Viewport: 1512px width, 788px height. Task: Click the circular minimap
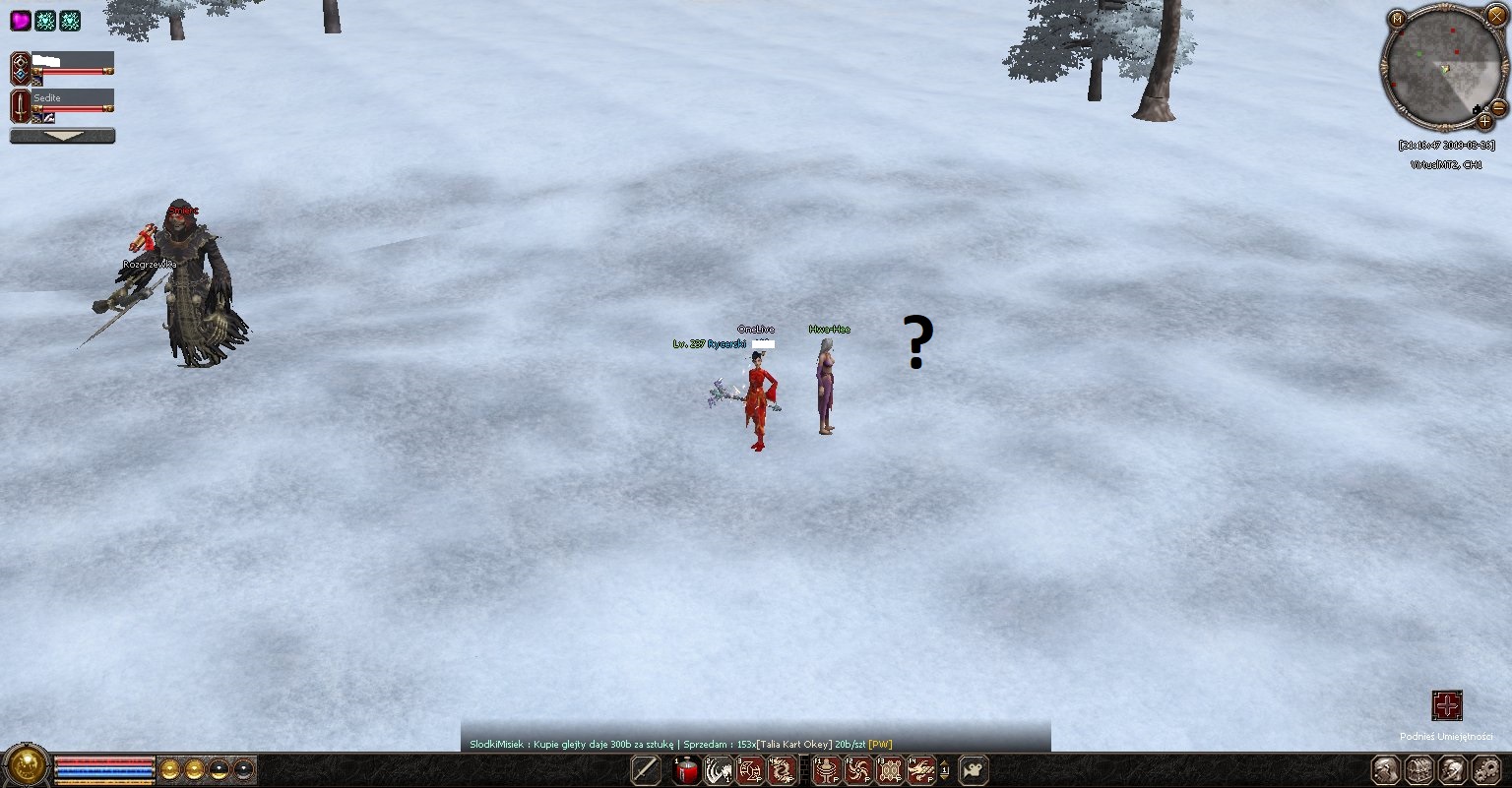click(x=1442, y=69)
